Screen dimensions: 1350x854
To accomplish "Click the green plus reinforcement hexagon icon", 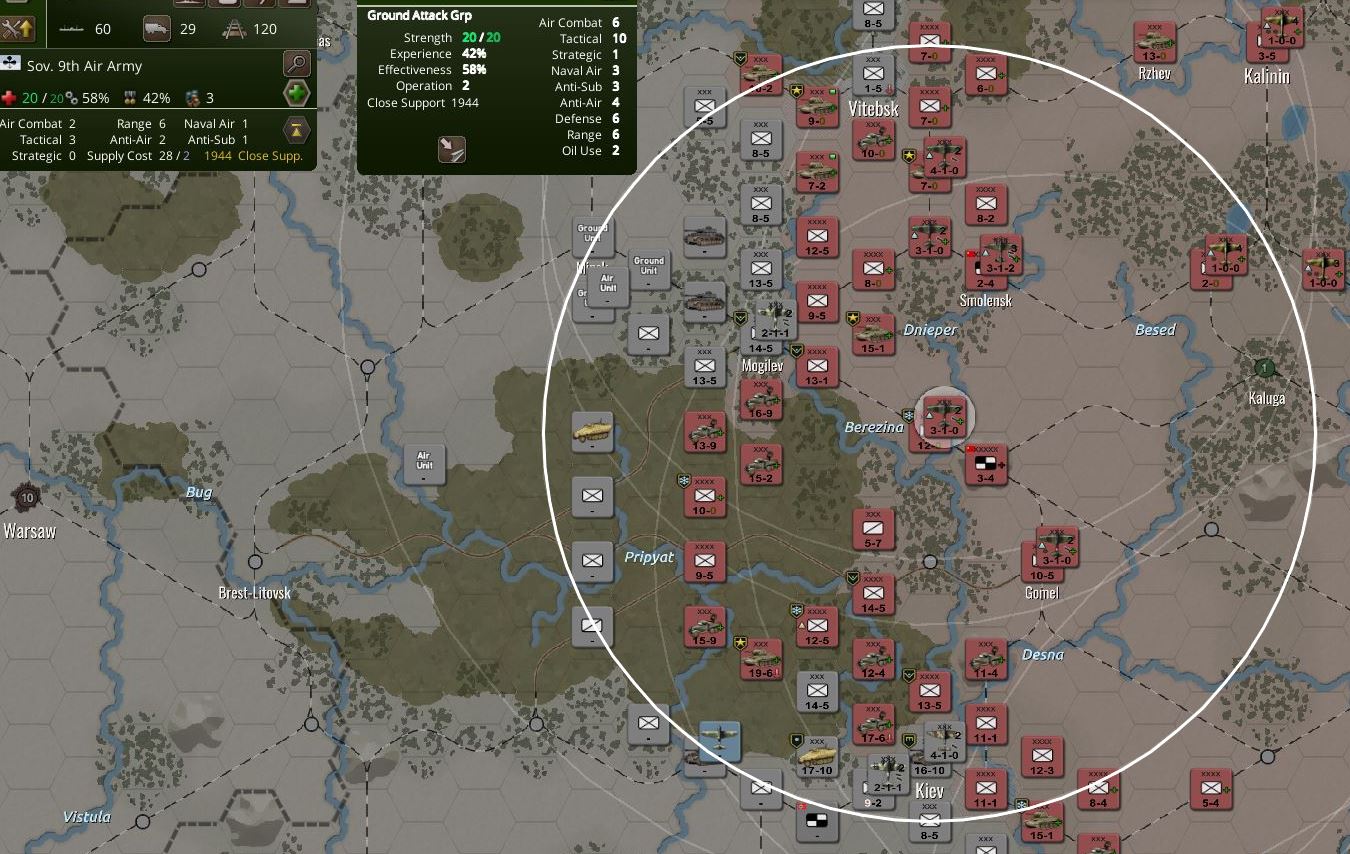I will (296, 92).
